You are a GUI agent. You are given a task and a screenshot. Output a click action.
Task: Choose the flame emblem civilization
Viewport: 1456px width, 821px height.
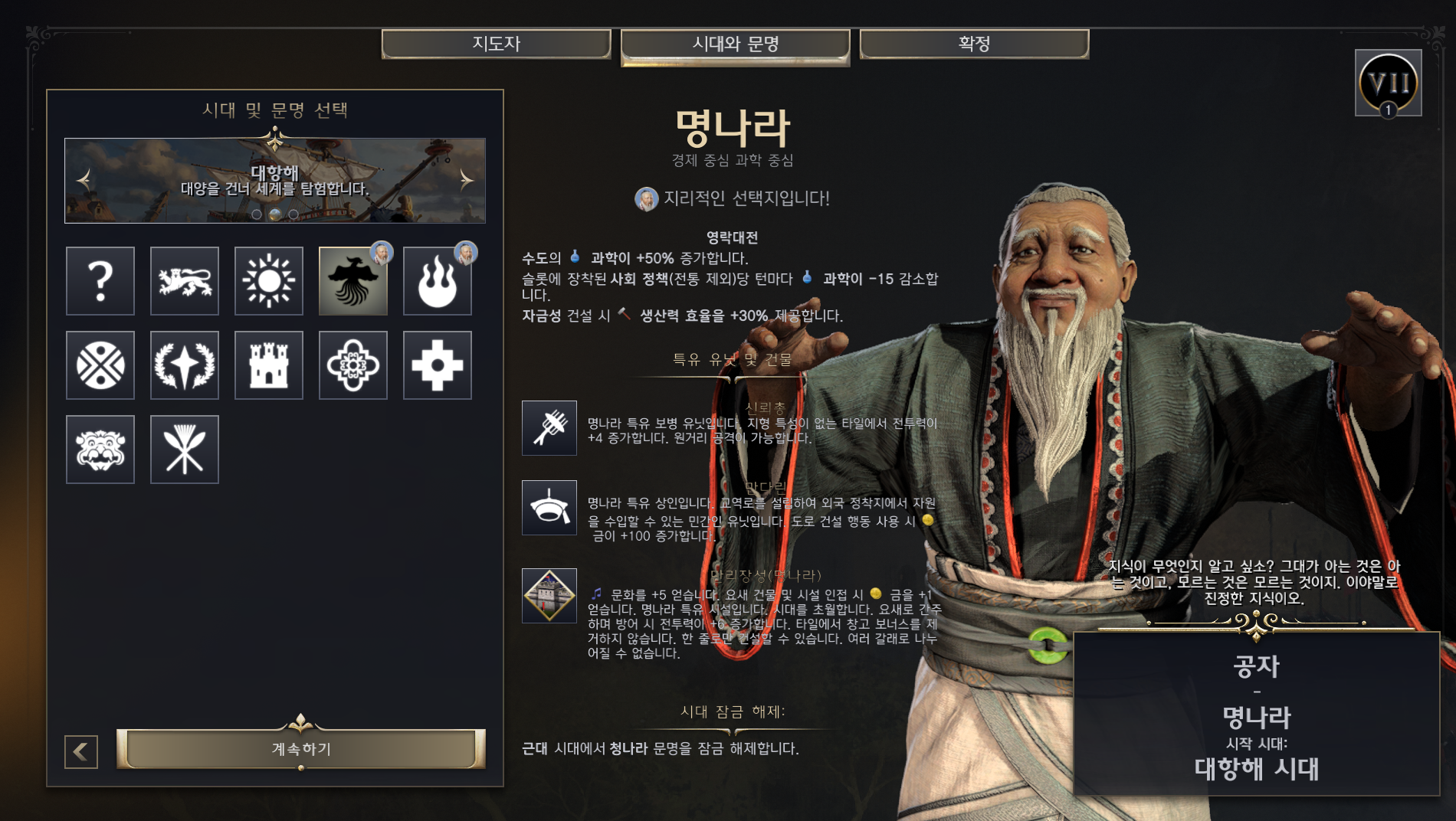click(x=438, y=281)
